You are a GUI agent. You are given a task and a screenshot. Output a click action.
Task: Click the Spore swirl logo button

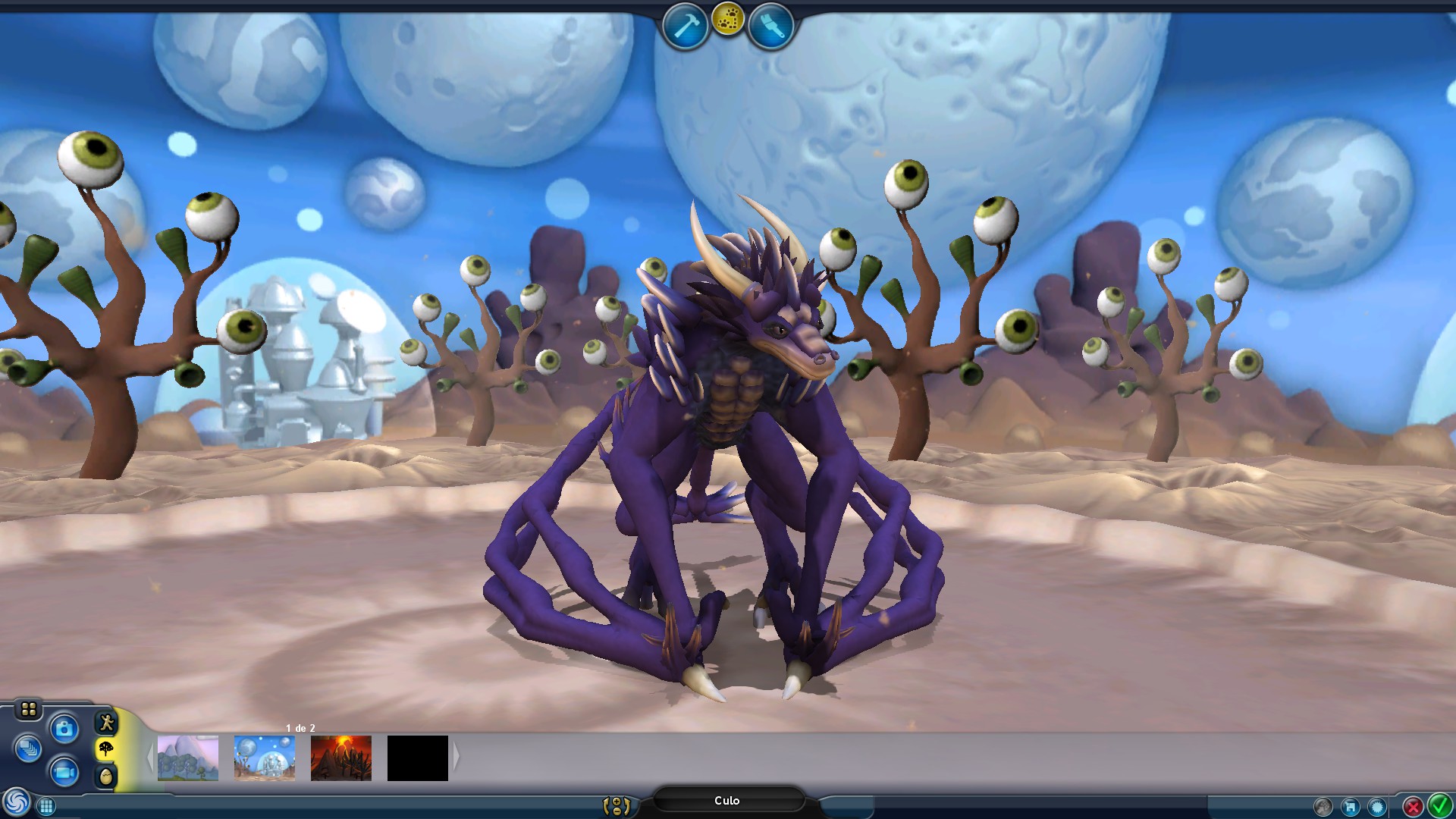click(16, 801)
